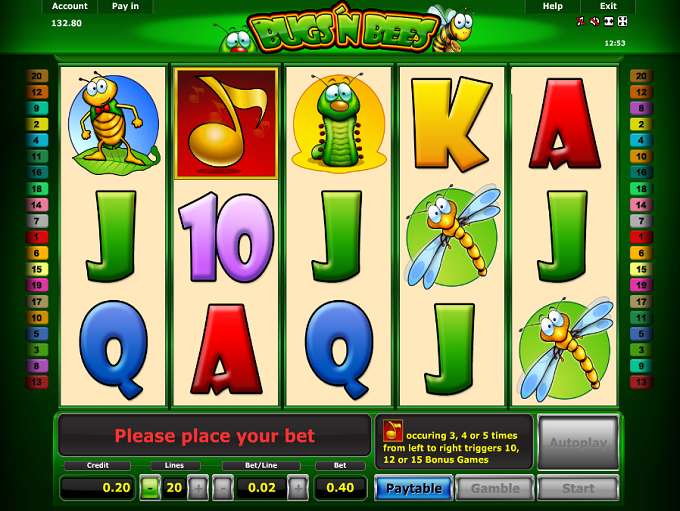Toggle the music note mute icon
Image resolution: width=680 pixels, height=511 pixels.
(581, 21)
